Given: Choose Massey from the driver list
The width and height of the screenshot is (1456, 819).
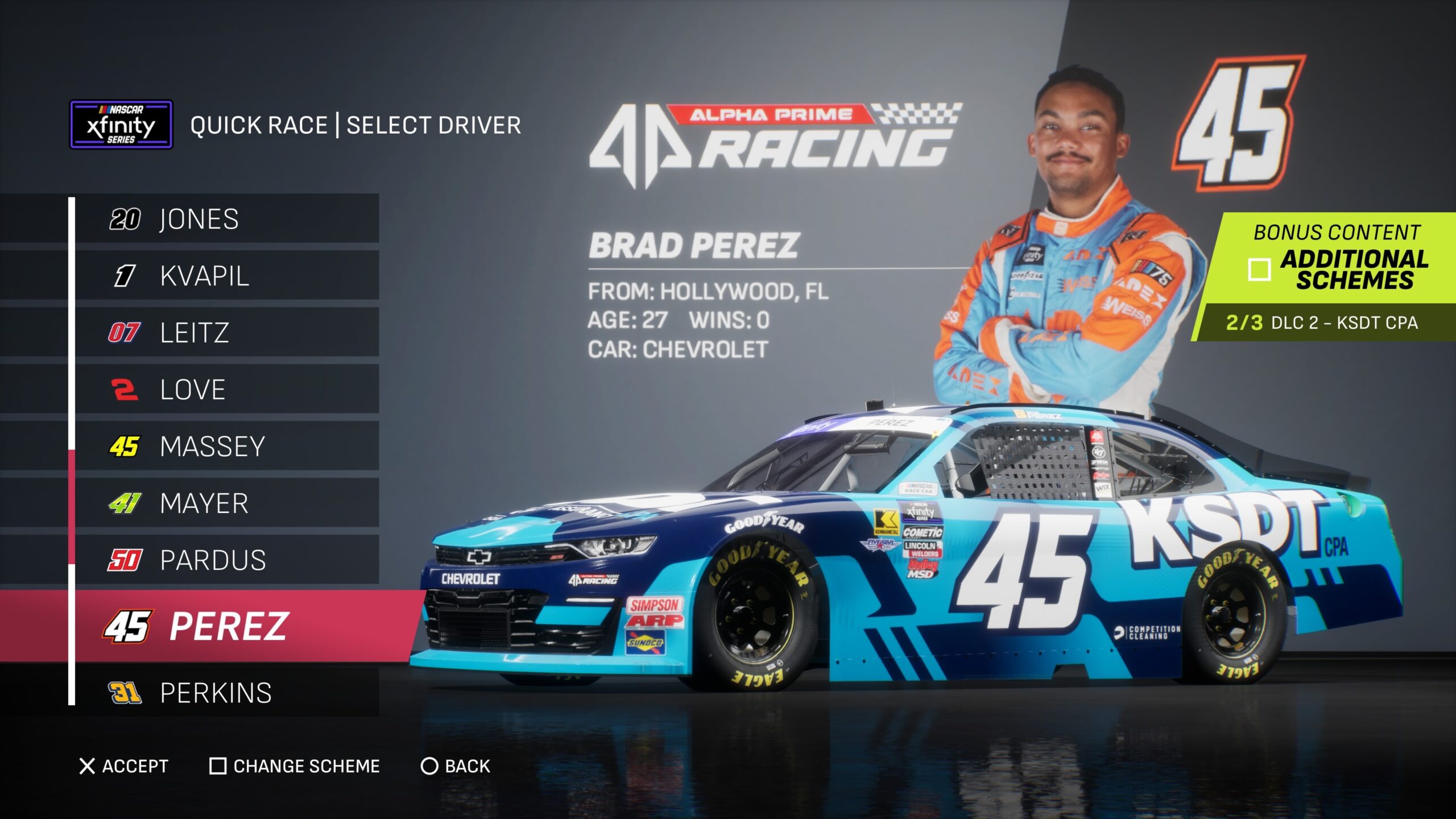Looking at the screenshot, I should click(x=226, y=446).
